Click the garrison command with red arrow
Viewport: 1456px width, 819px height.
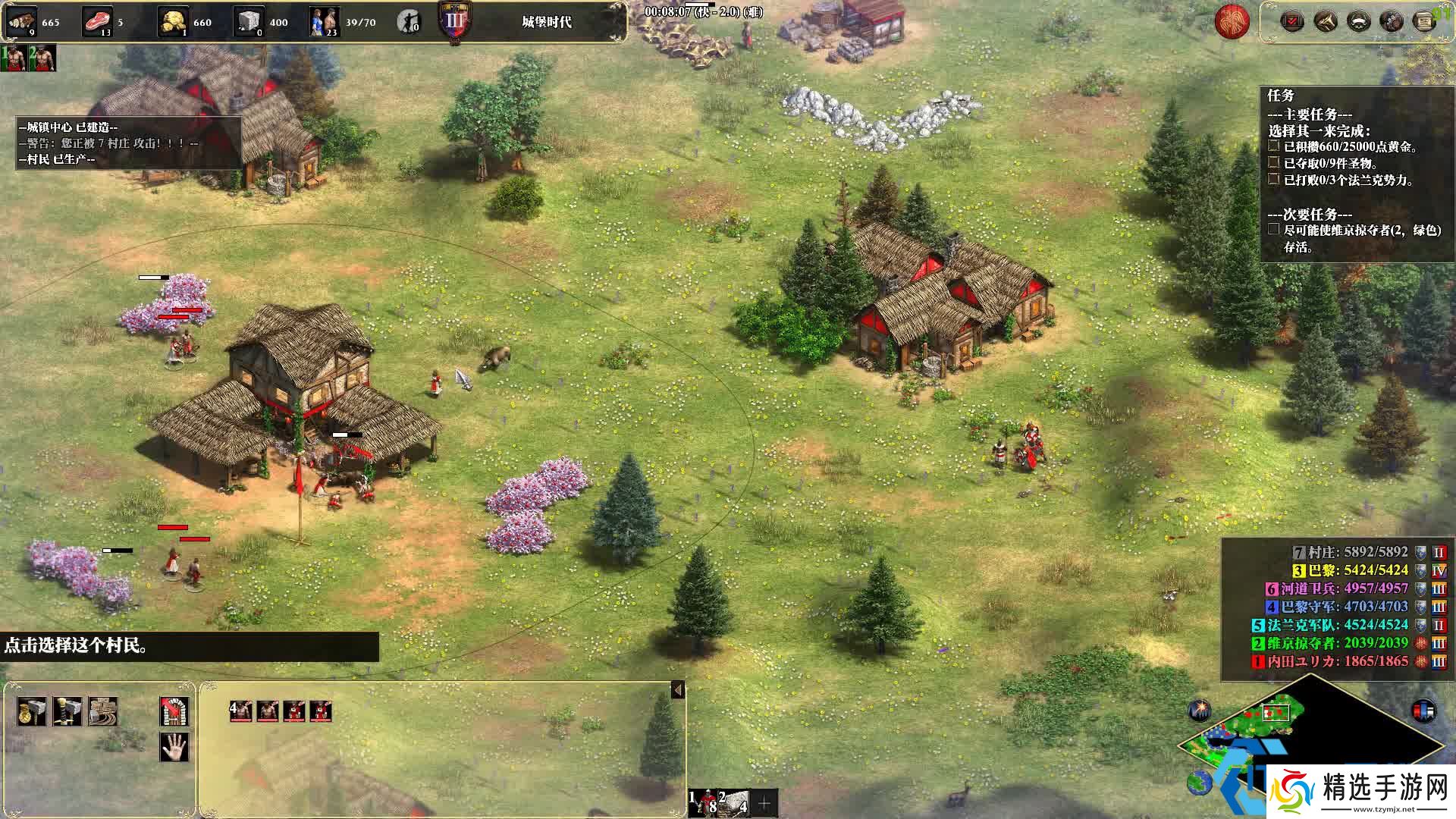click(174, 712)
